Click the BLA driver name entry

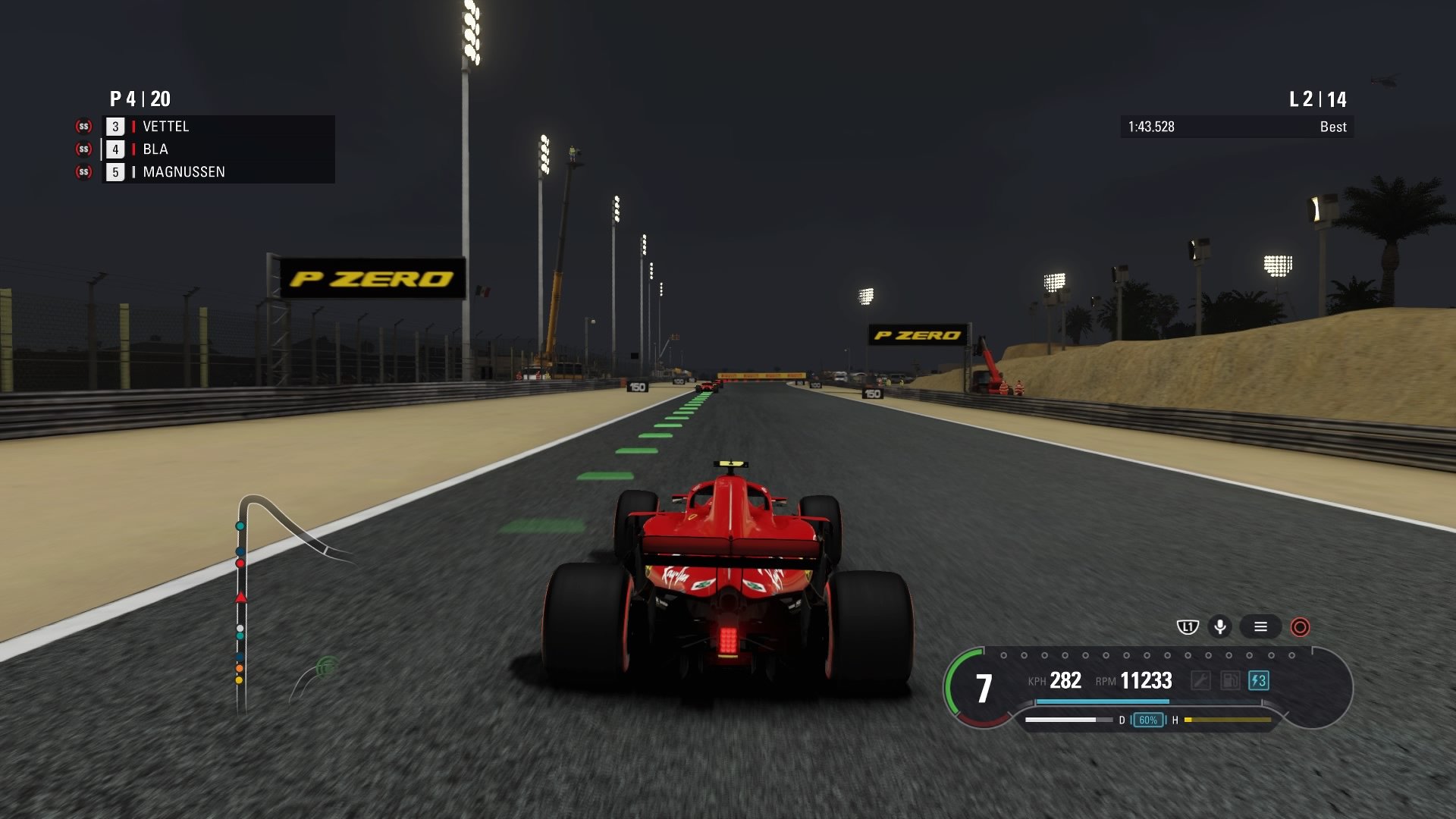click(x=154, y=149)
